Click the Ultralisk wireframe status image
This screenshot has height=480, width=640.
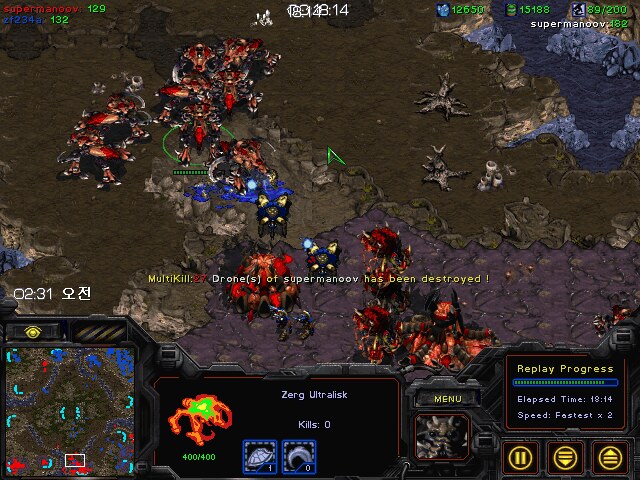pyautogui.click(x=197, y=420)
